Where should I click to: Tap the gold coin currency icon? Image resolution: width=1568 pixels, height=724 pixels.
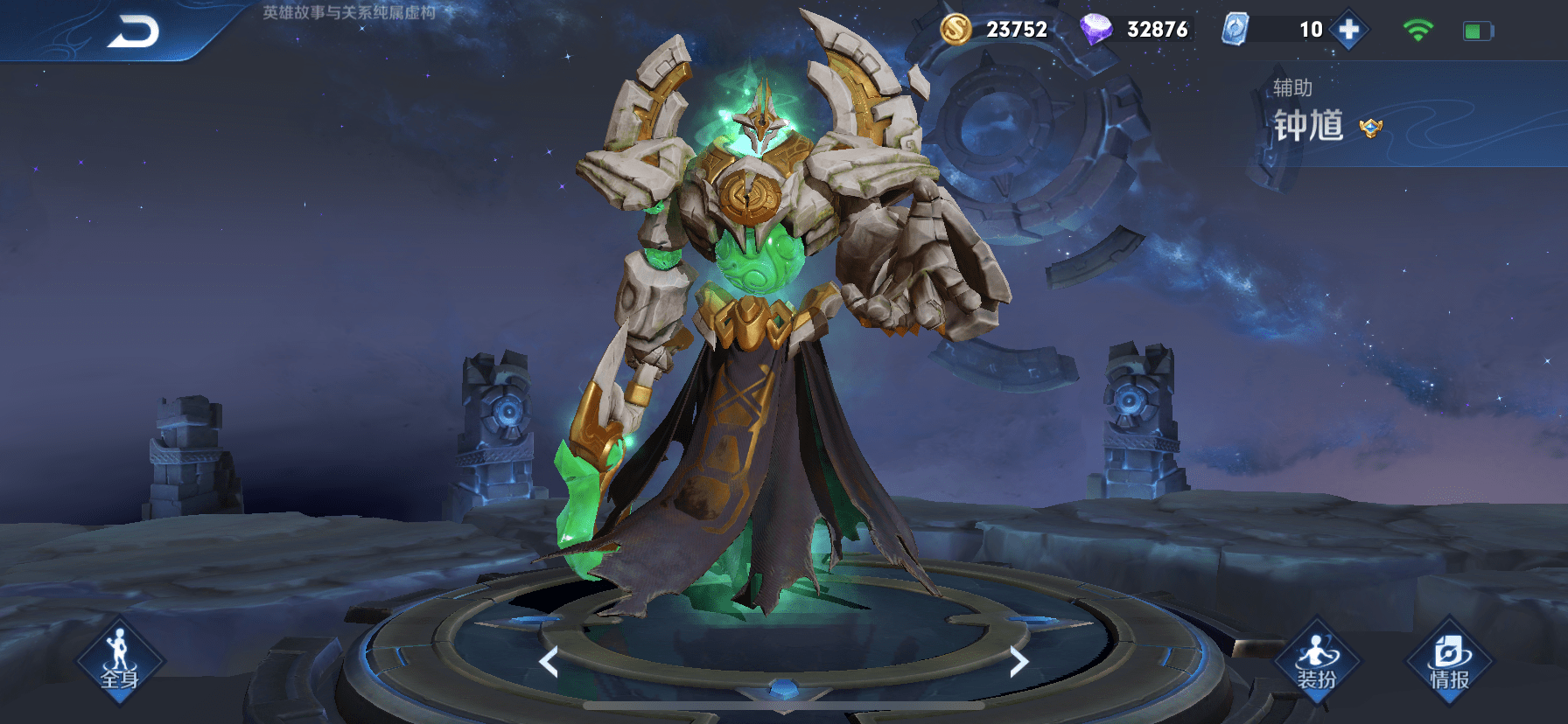pos(955,30)
